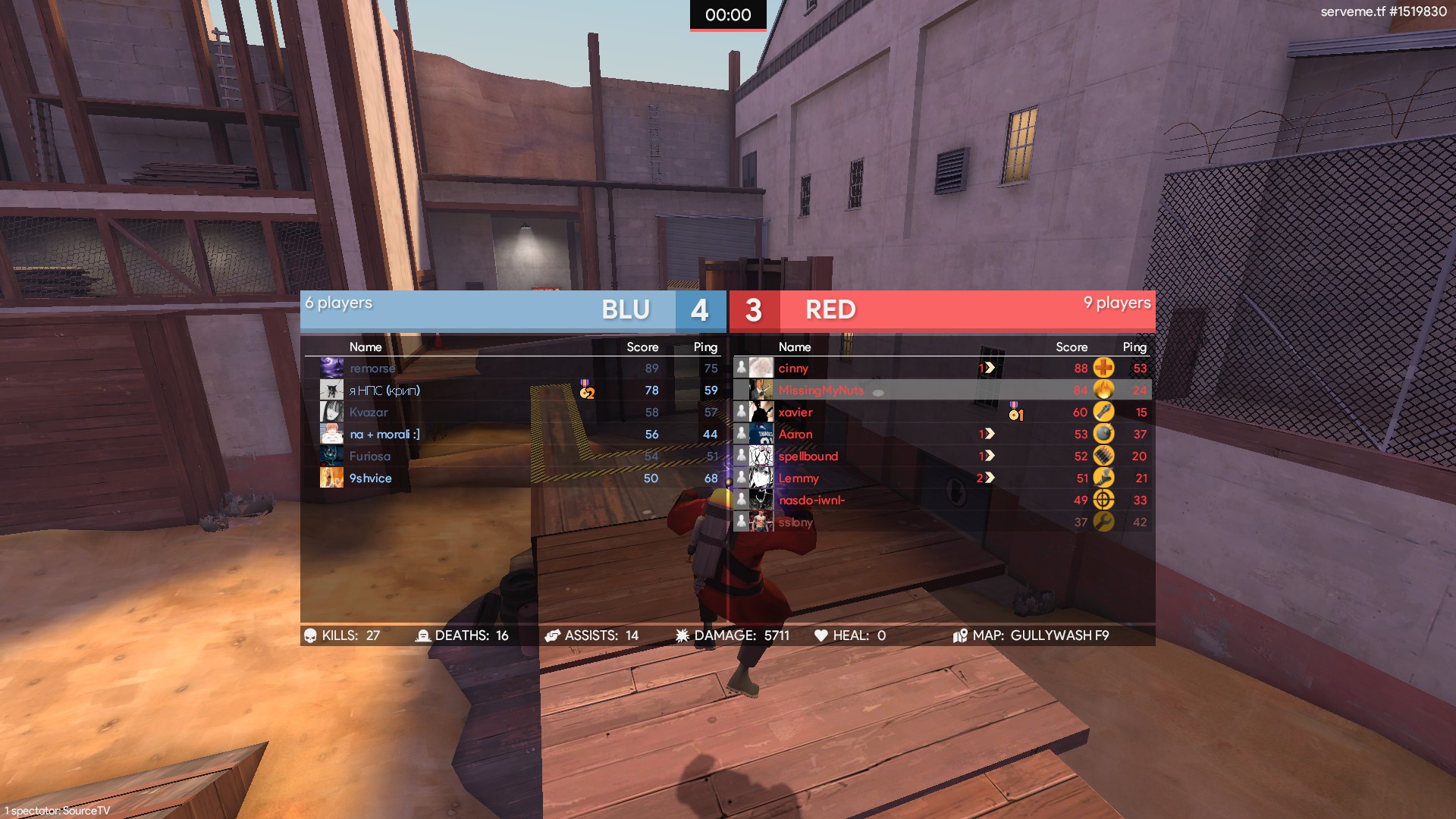Select cinny in the RED player list
Image resolution: width=1456 pixels, height=819 pixels.
coord(793,369)
